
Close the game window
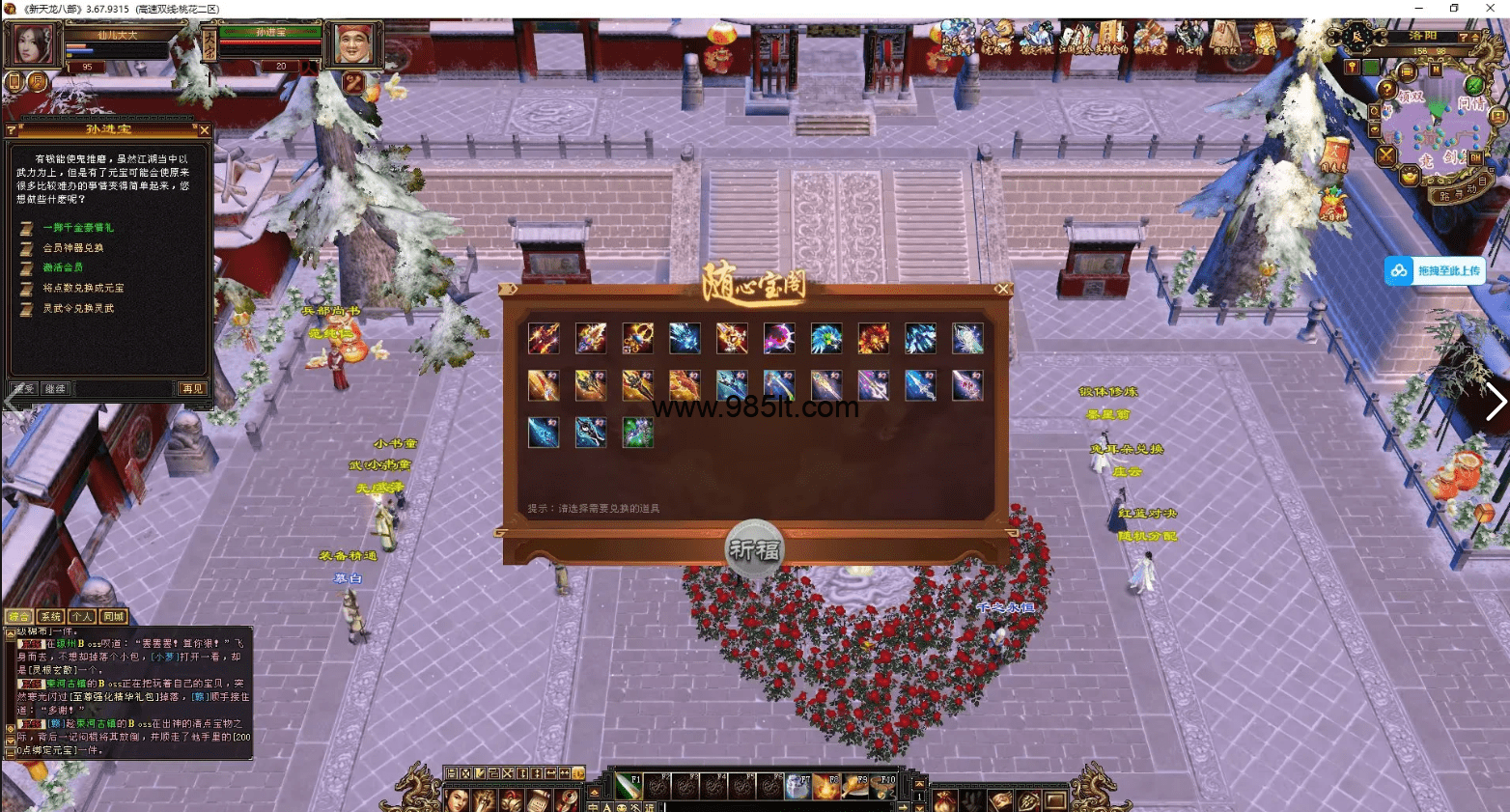pyautogui.click(x=1491, y=9)
